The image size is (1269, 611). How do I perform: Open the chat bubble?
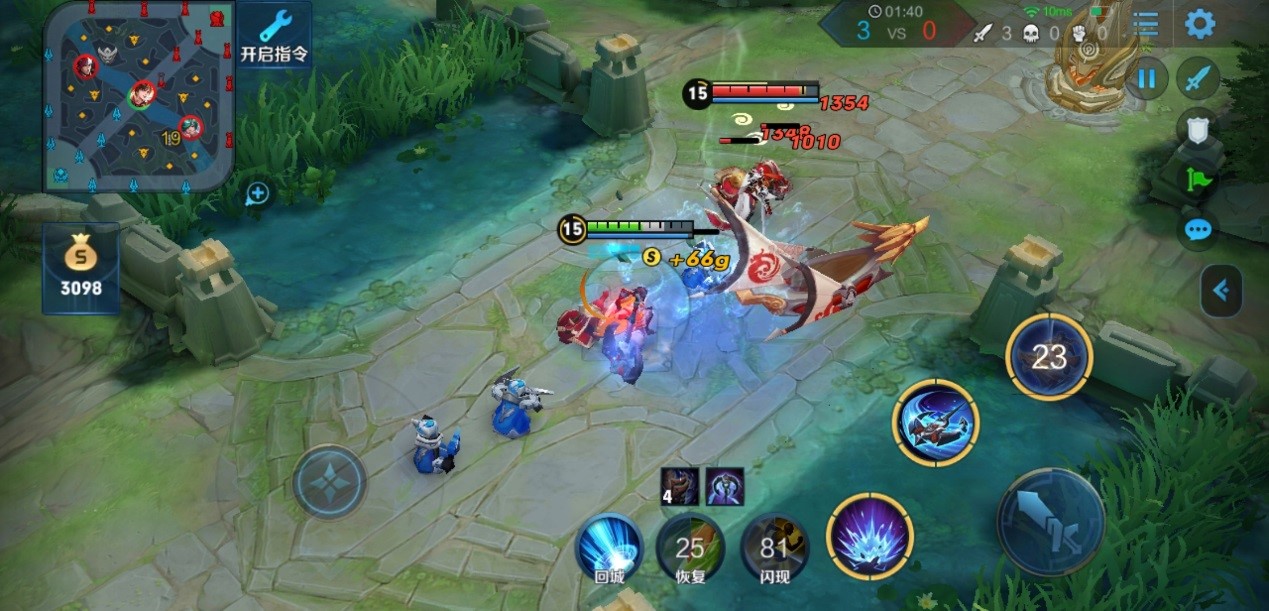[x=1198, y=231]
